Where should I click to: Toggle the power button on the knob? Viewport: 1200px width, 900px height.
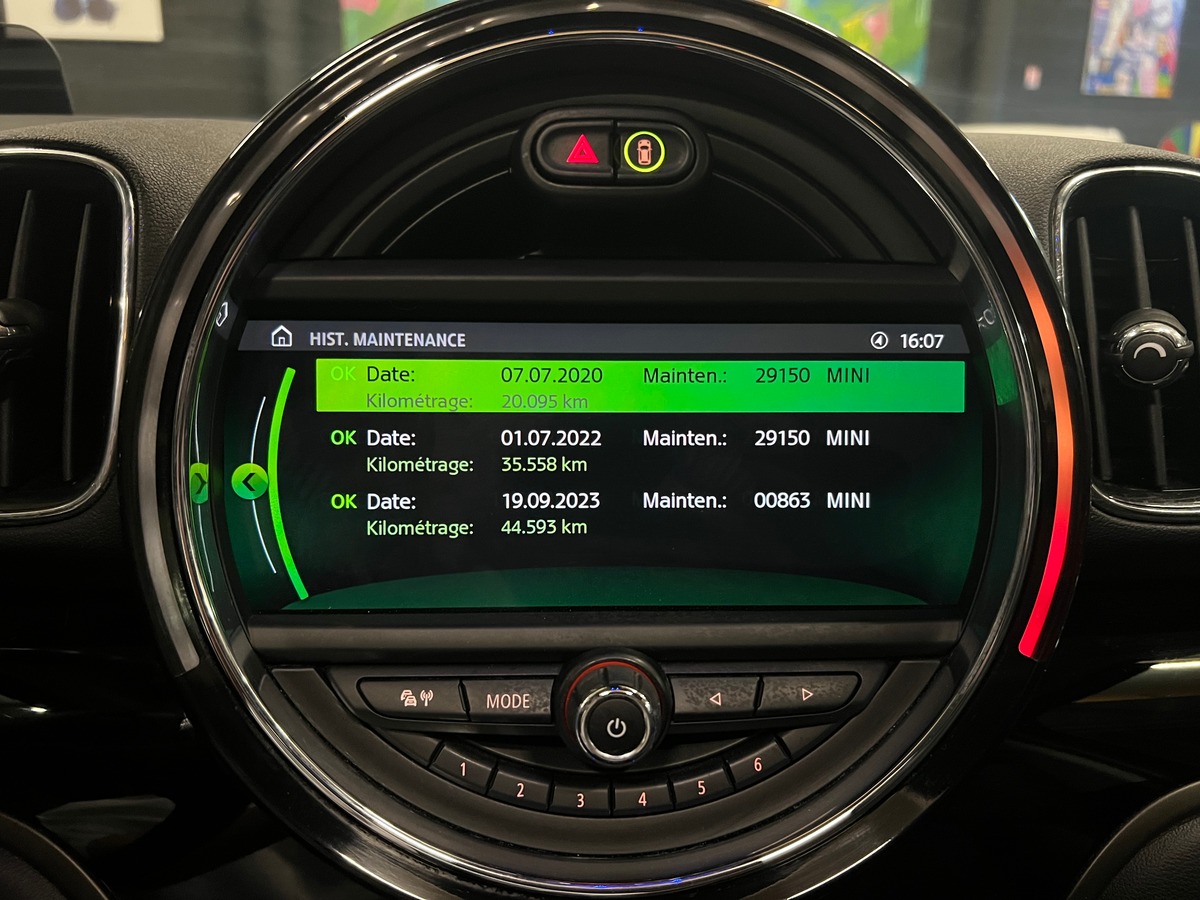click(x=615, y=727)
